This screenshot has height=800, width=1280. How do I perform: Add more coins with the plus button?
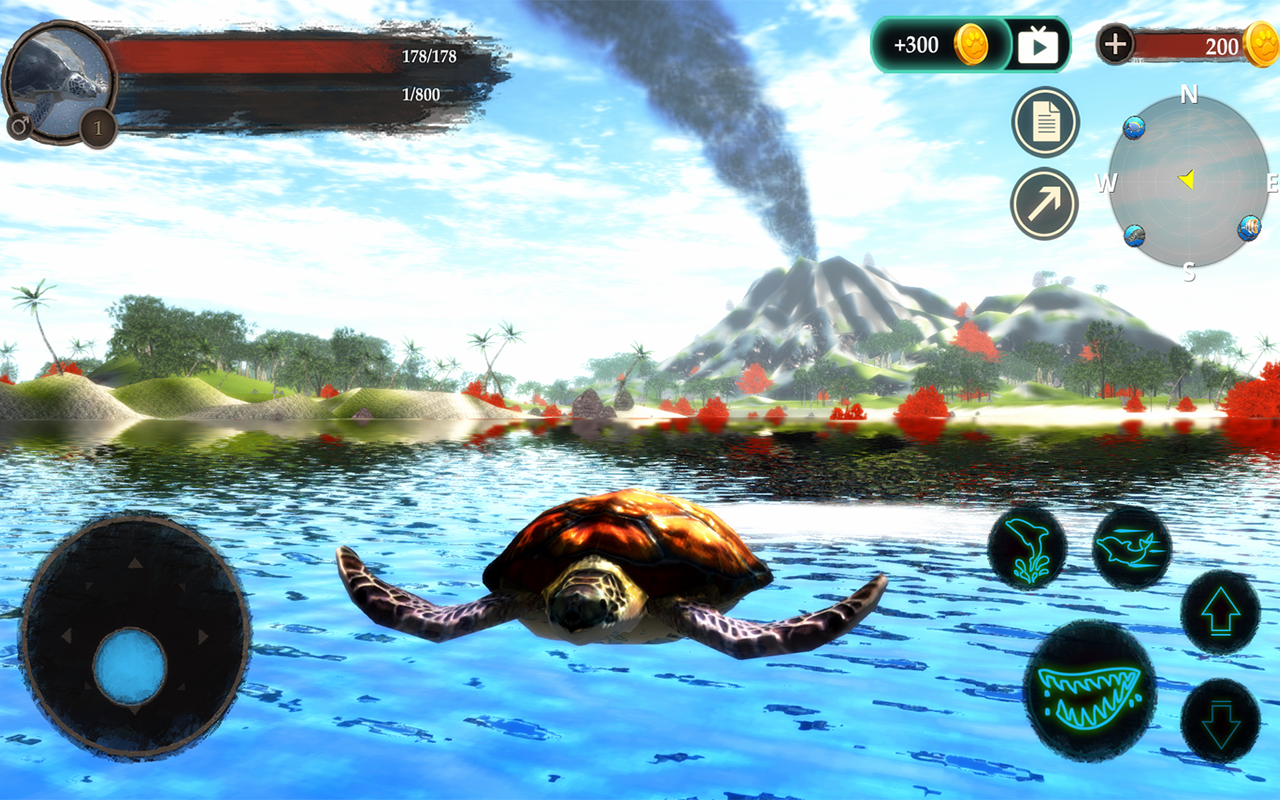pos(1116,44)
